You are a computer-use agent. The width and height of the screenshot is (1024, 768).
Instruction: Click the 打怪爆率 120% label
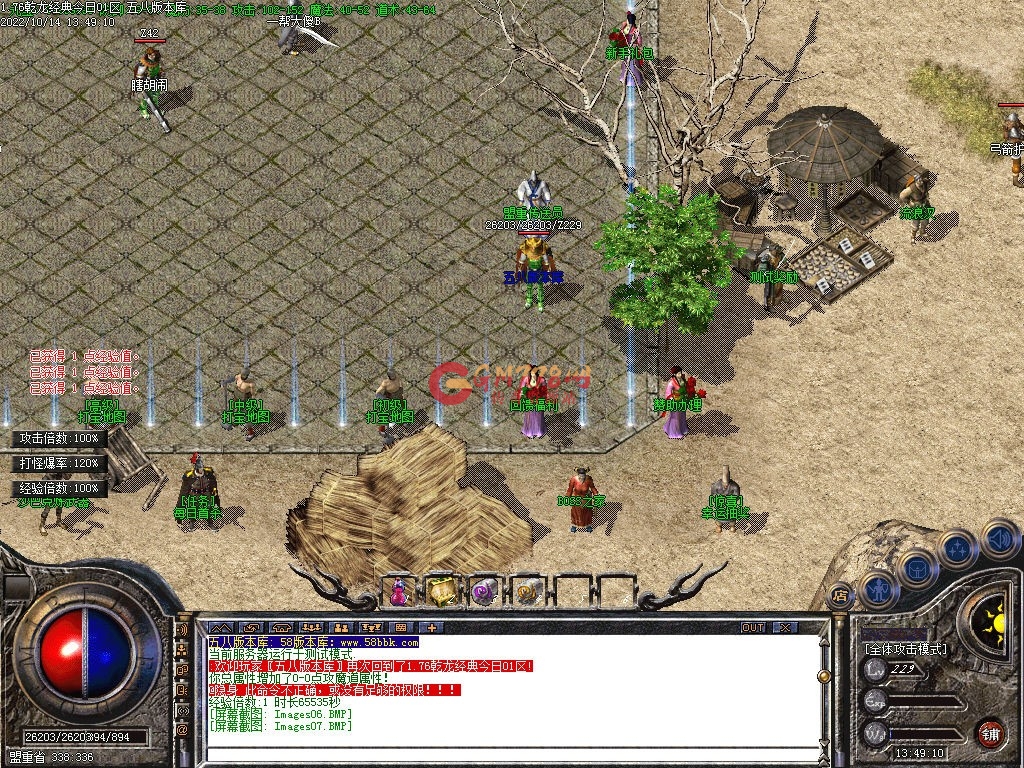pyautogui.click(x=60, y=463)
